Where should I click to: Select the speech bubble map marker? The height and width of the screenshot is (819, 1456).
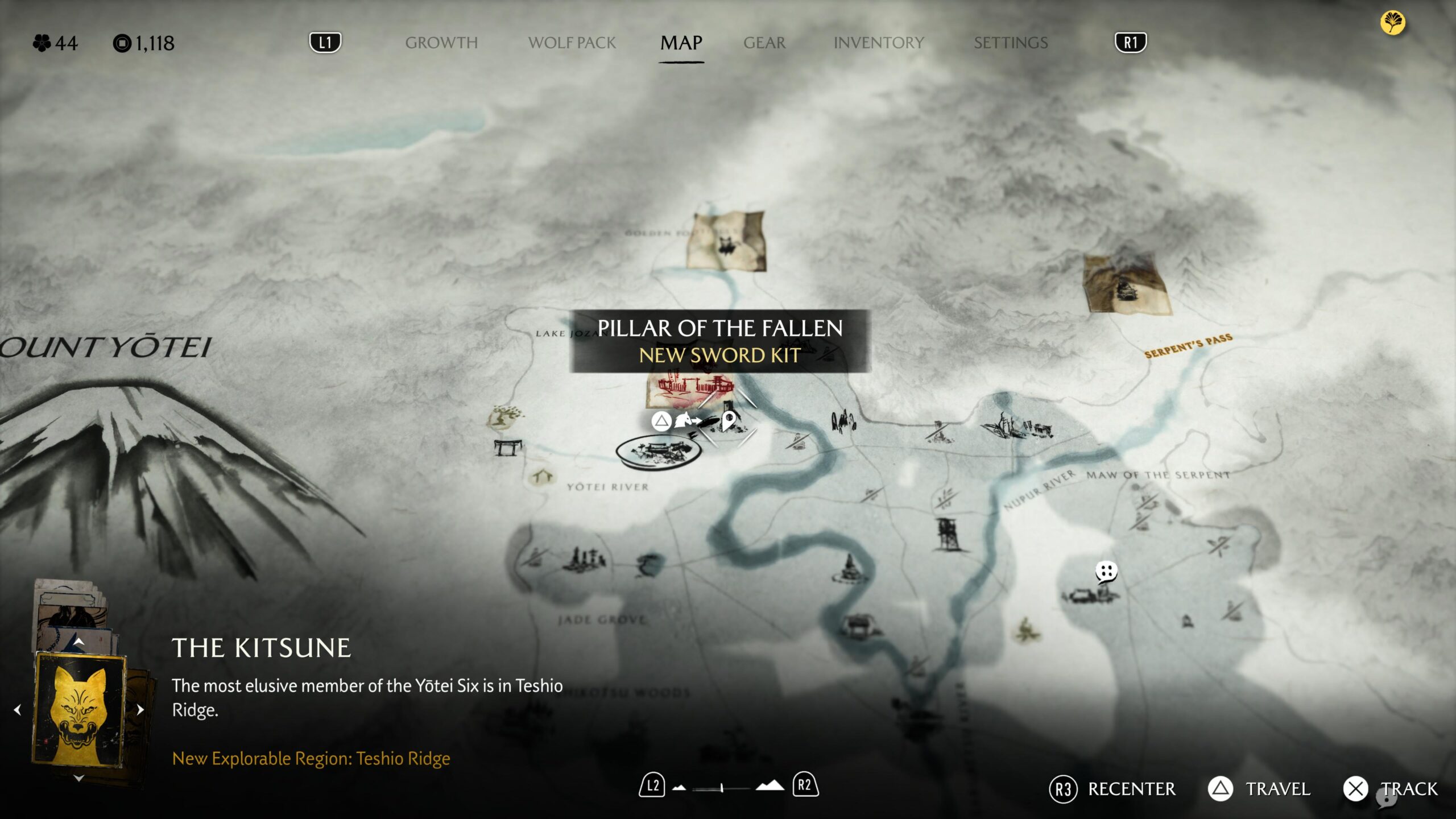1106,572
